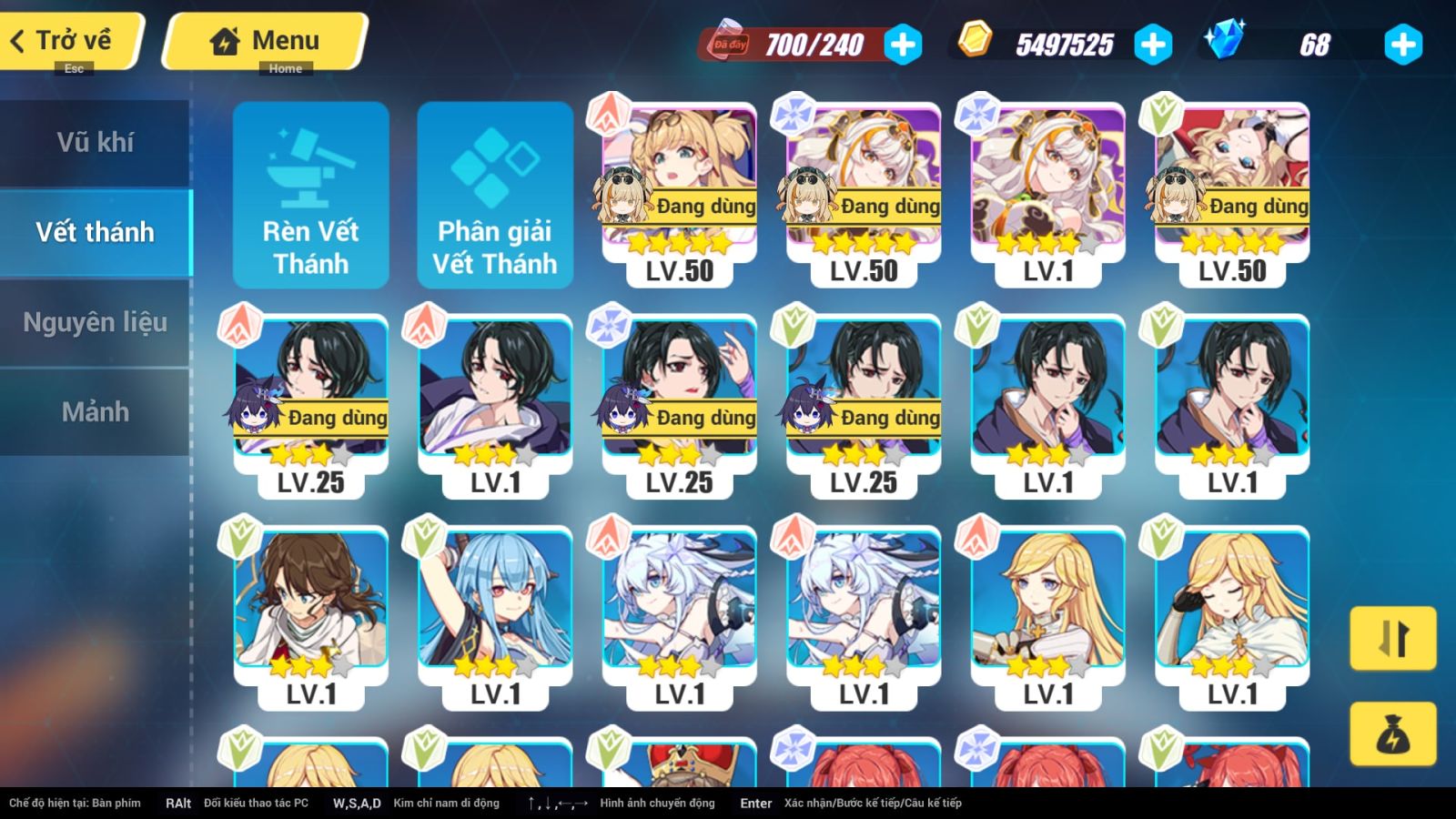Select the Vết thánh tab
Screen dimensions: 1456x819
[x=95, y=232]
